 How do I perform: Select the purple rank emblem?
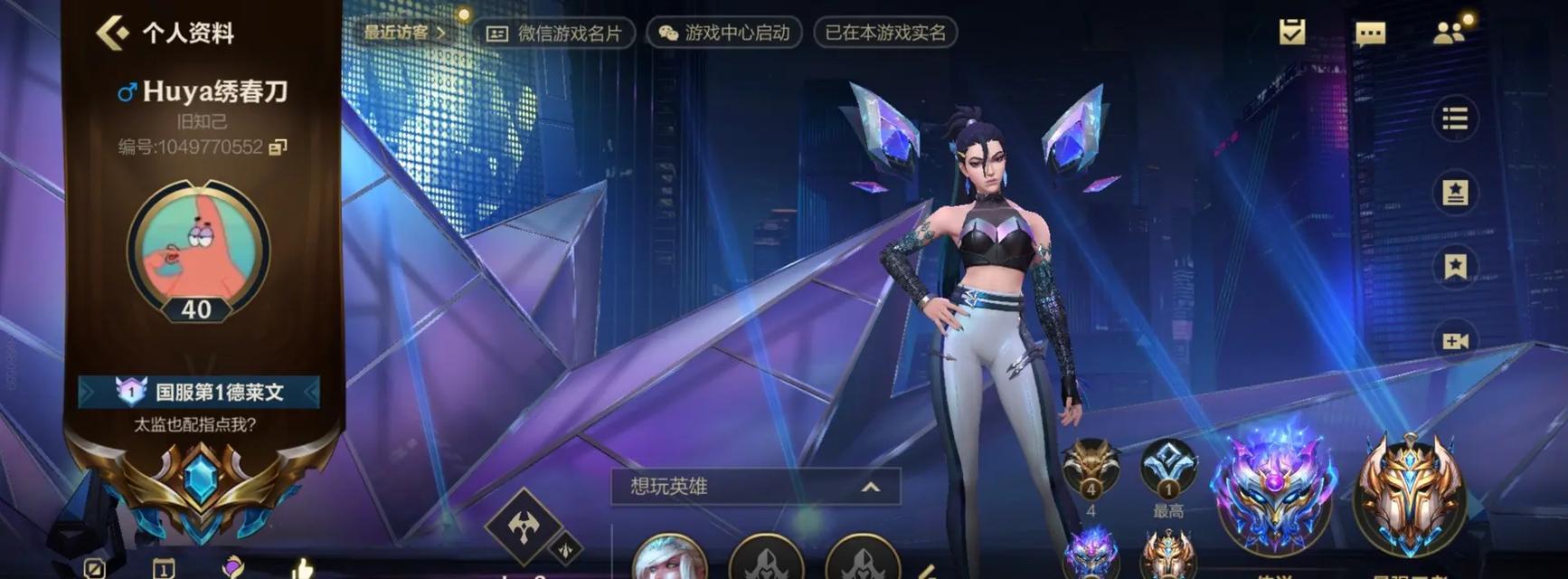click(x=1274, y=493)
